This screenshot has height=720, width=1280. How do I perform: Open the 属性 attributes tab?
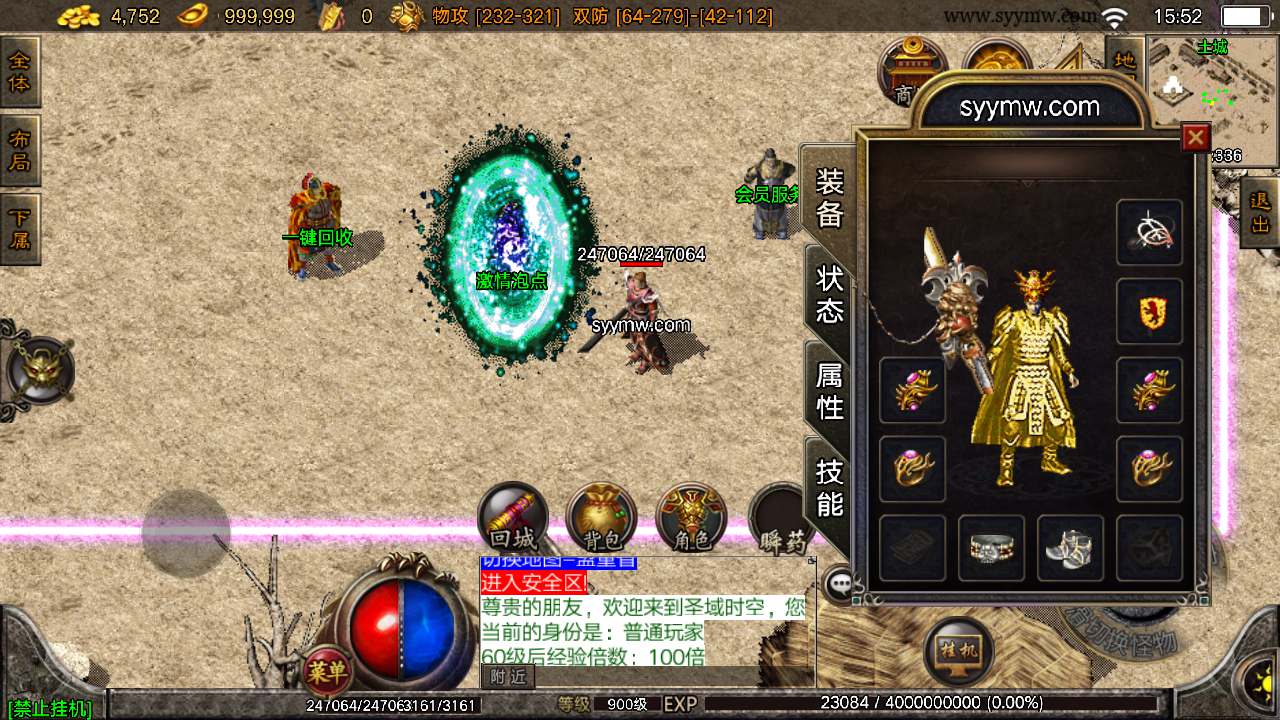829,390
